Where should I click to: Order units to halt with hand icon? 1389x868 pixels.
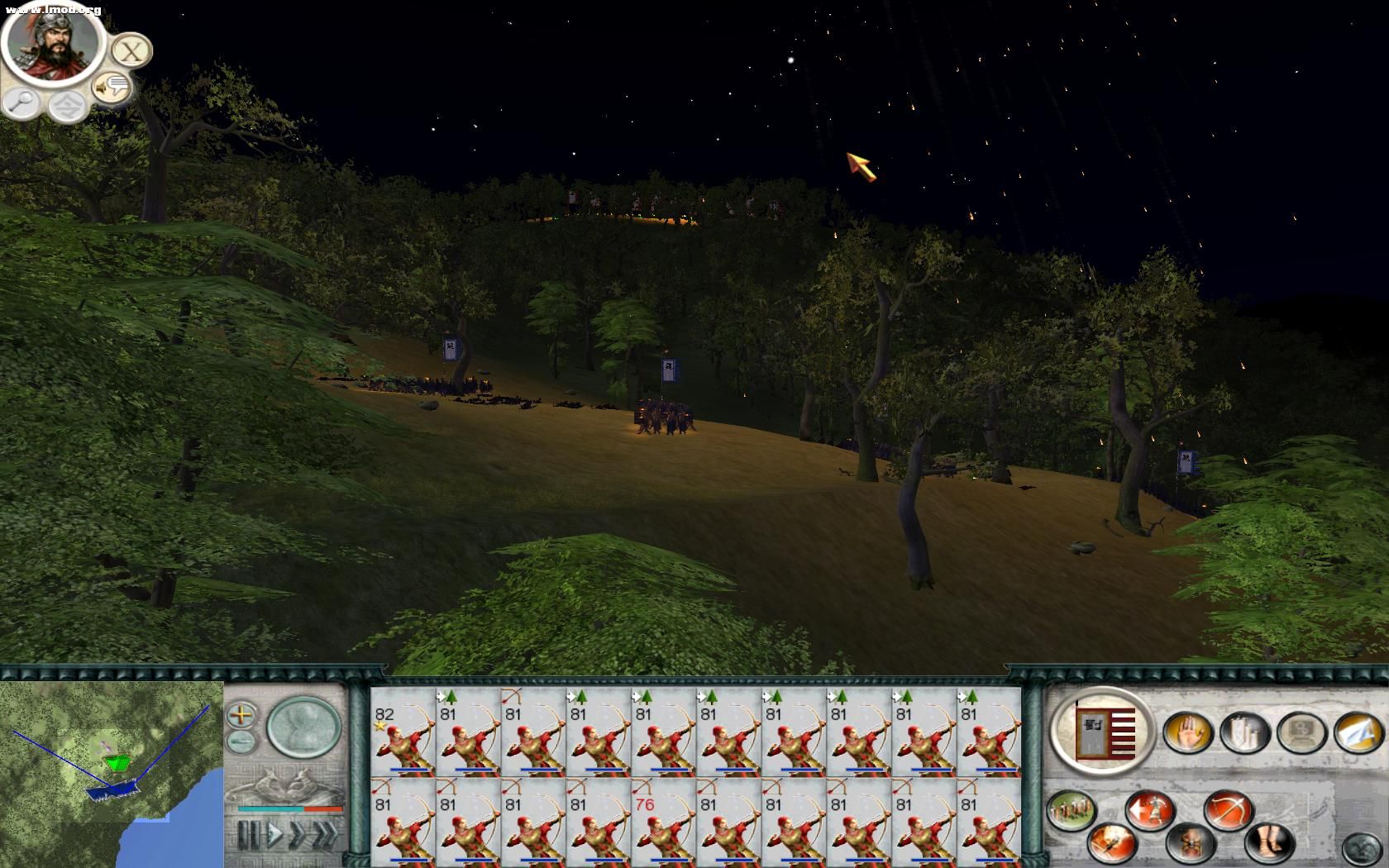point(1188,732)
